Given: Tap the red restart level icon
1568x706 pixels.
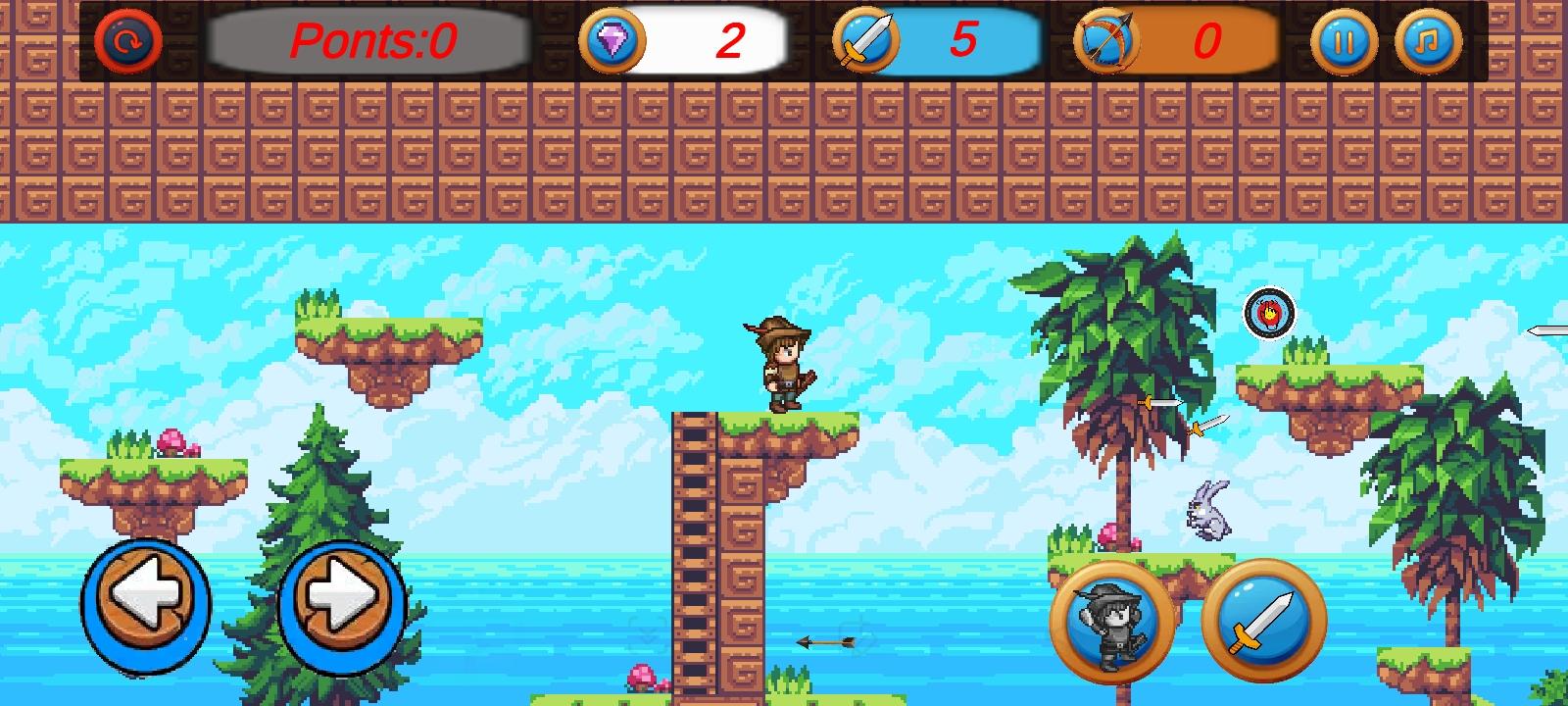Looking at the screenshot, I should 127,42.
